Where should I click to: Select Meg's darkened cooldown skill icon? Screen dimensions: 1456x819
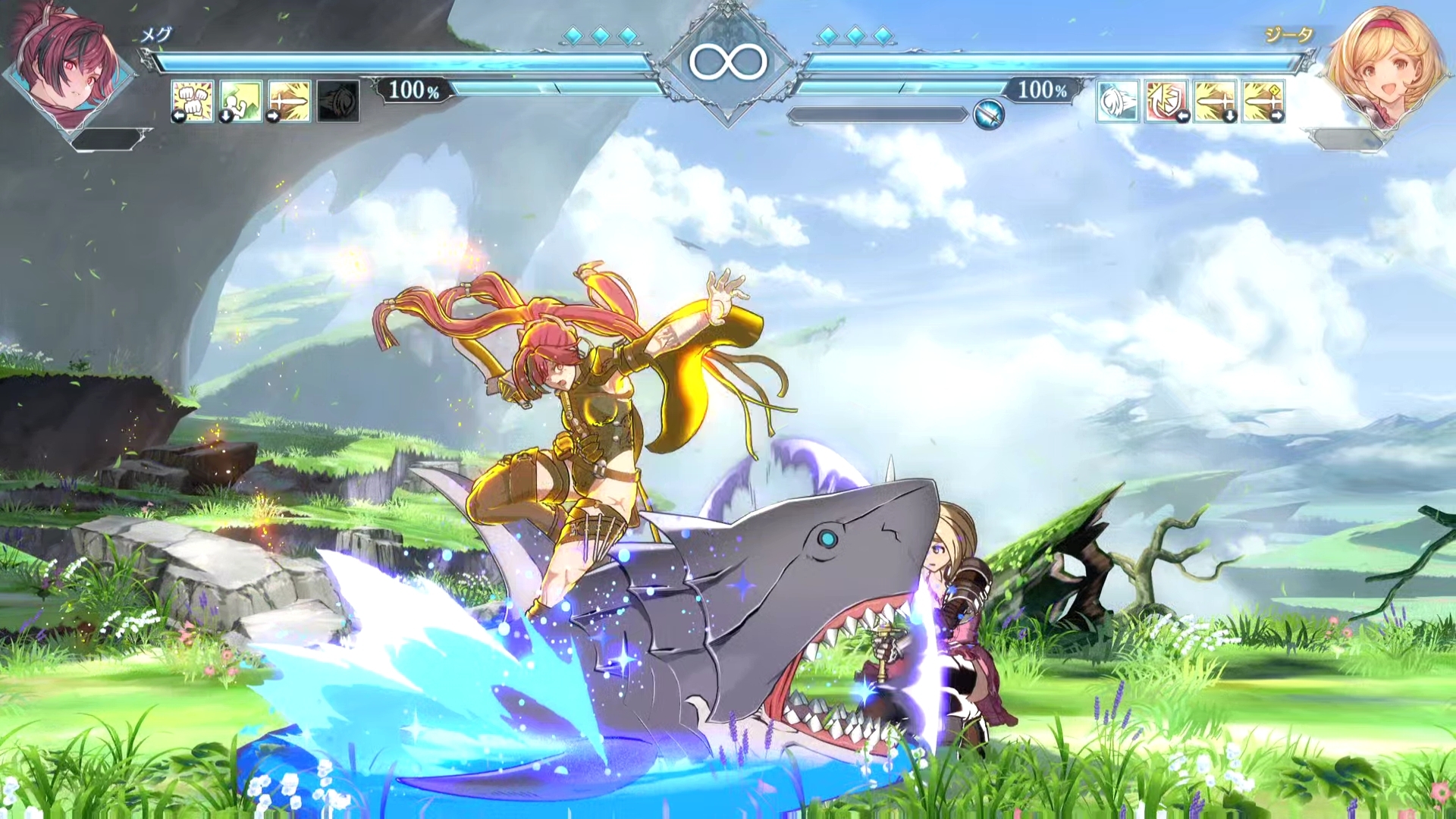pos(338,101)
